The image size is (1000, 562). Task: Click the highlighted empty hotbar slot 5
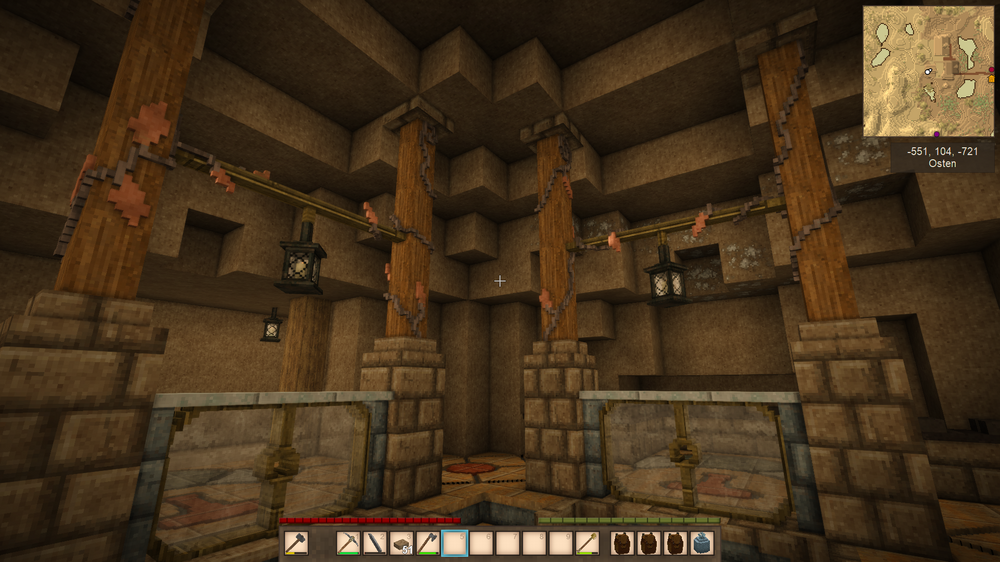[455, 543]
